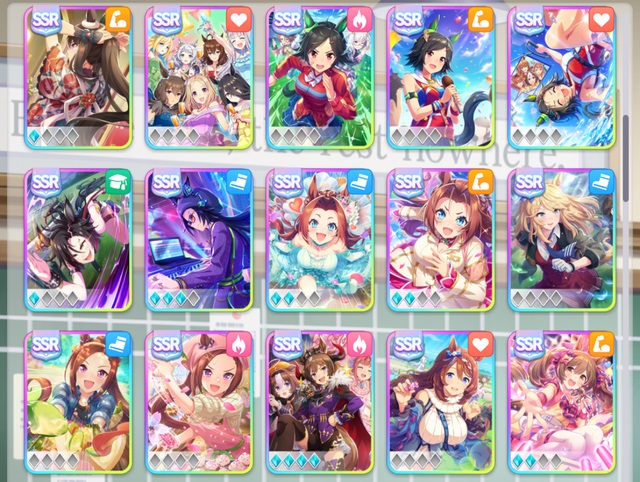640x482 pixels.
Task: Choose the group of girls friendship card
Action: point(200,77)
